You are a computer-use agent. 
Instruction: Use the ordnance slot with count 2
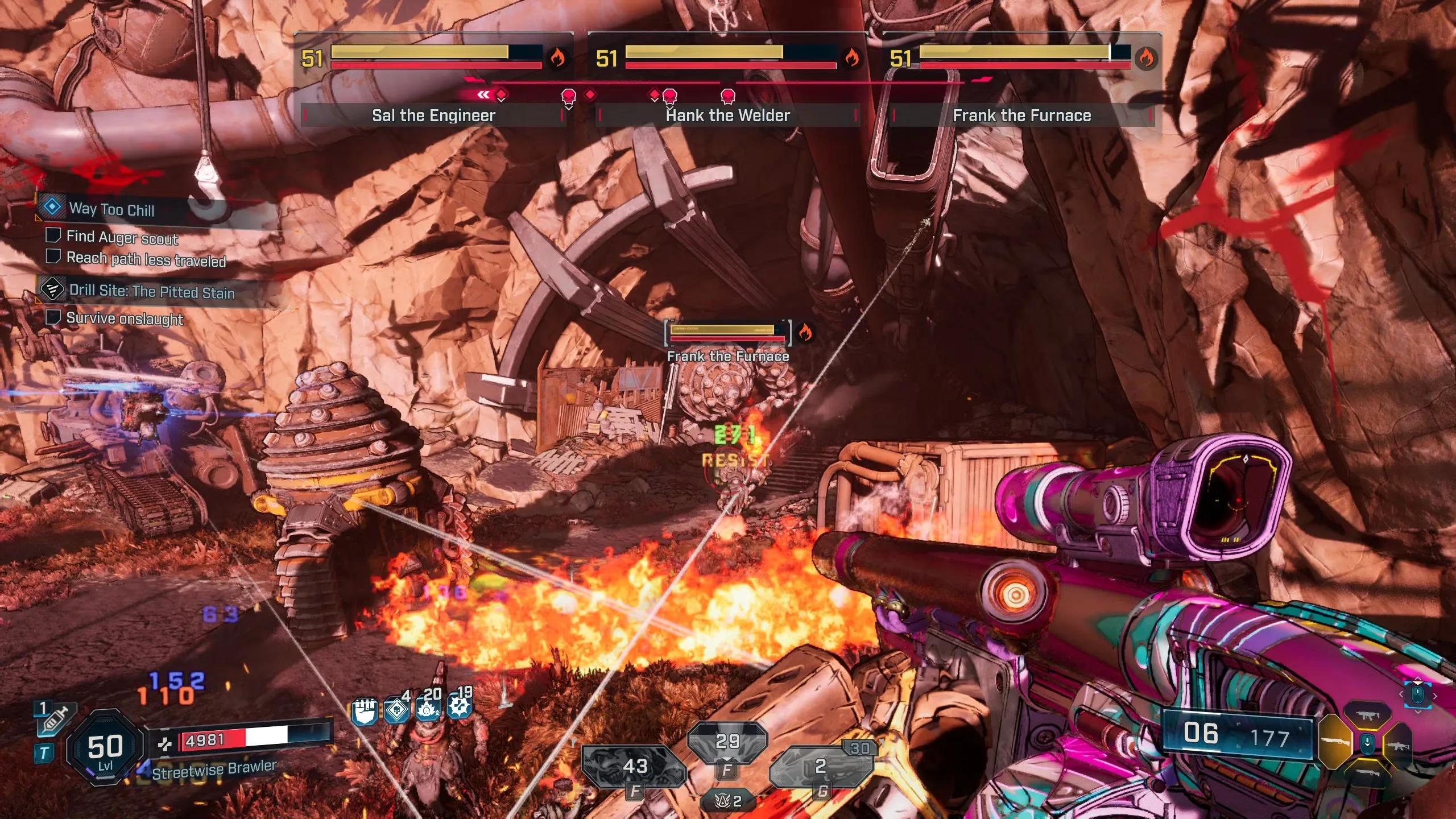[x=821, y=767]
